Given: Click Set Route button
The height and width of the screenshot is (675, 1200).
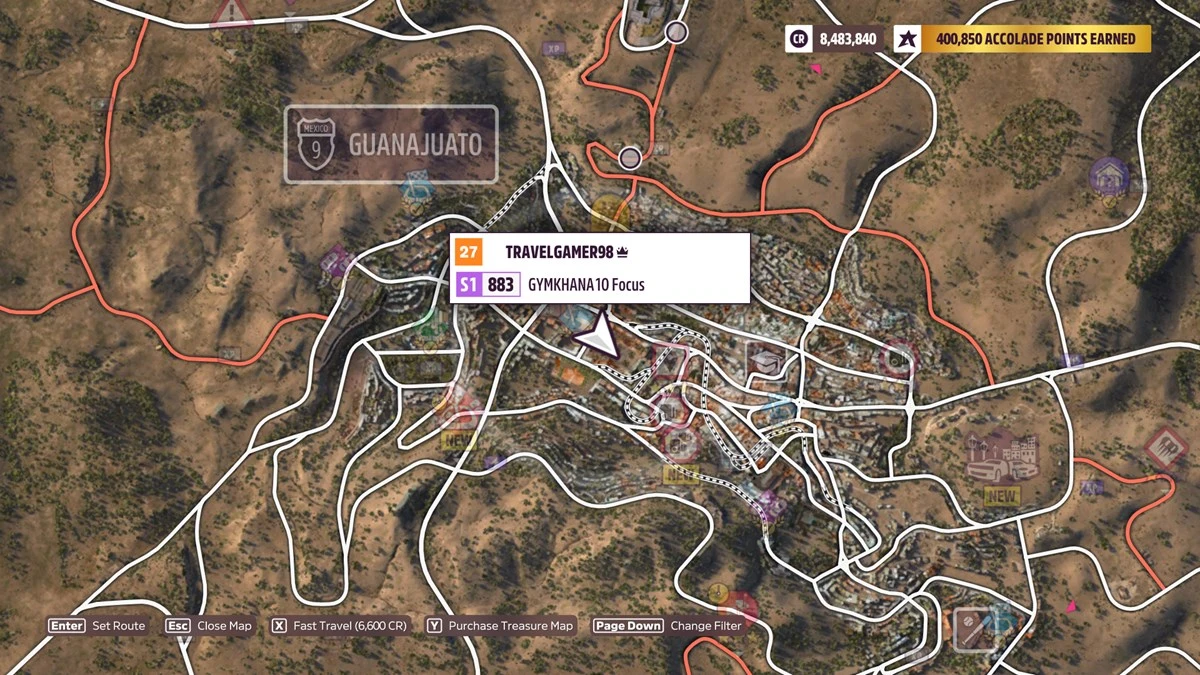Looking at the screenshot, I should (x=98, y=626).
